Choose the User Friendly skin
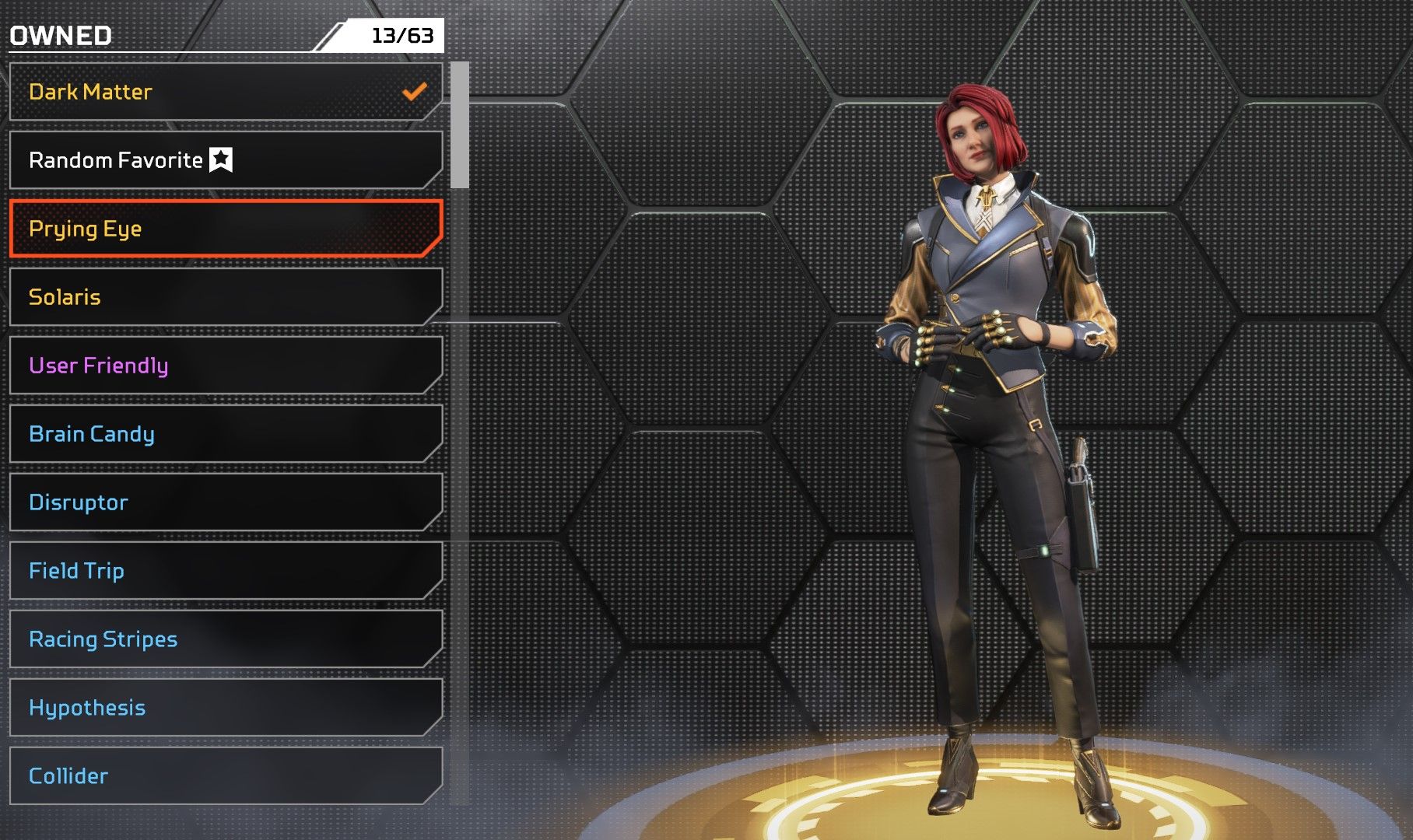 click(226, 366)
